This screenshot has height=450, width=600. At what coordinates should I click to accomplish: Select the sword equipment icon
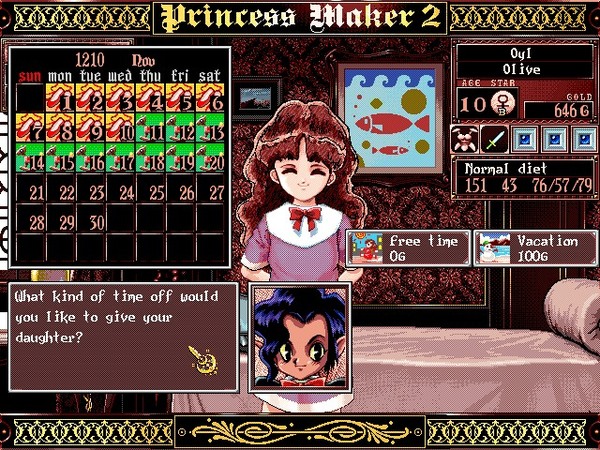click(x=494, y=138)
